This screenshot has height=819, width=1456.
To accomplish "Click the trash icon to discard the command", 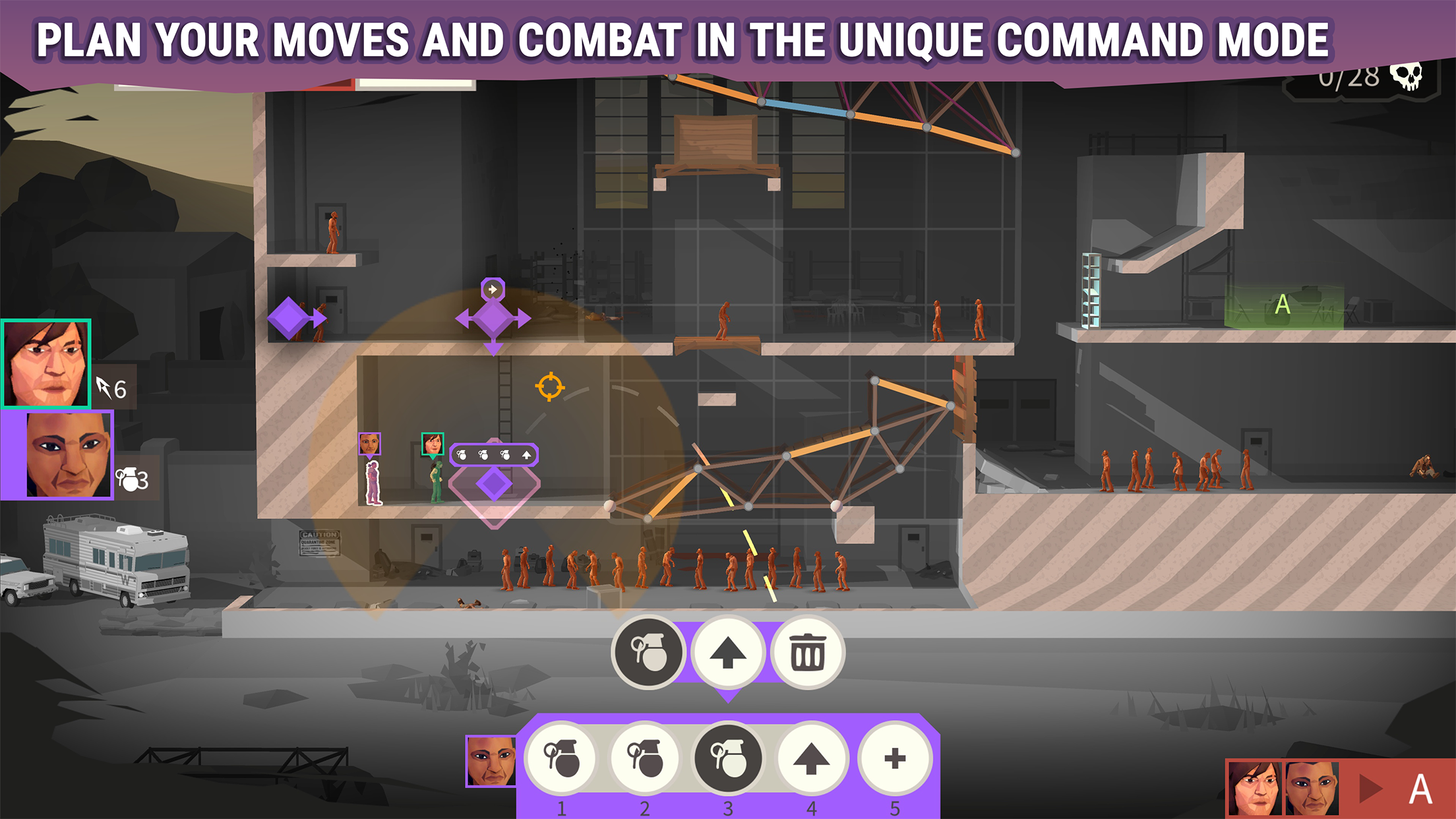I will (808, 652).
